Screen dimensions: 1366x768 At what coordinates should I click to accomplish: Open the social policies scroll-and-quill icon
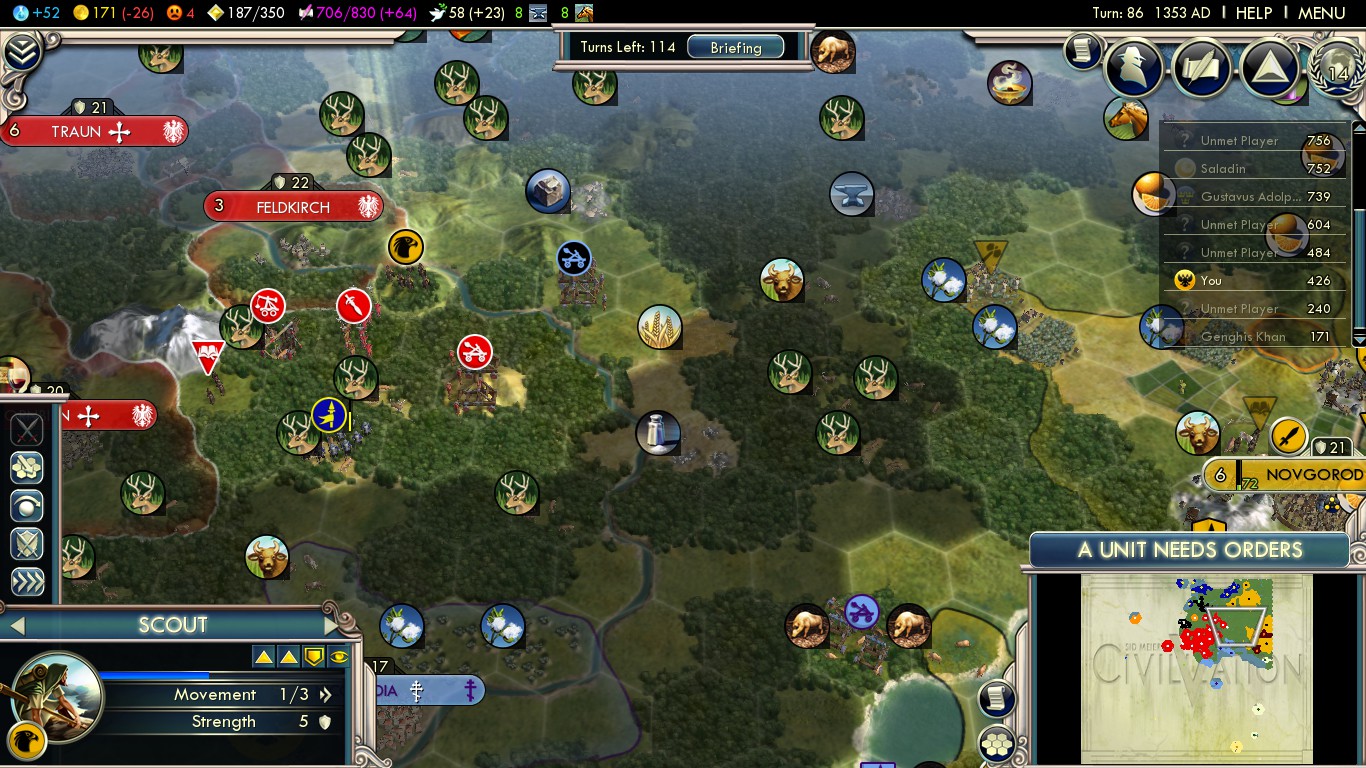1202,67
